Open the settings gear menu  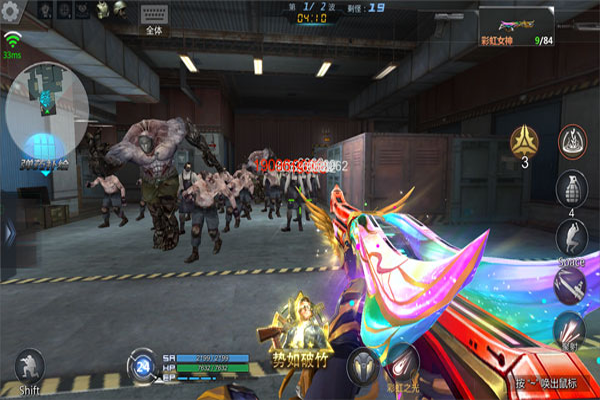12,9
